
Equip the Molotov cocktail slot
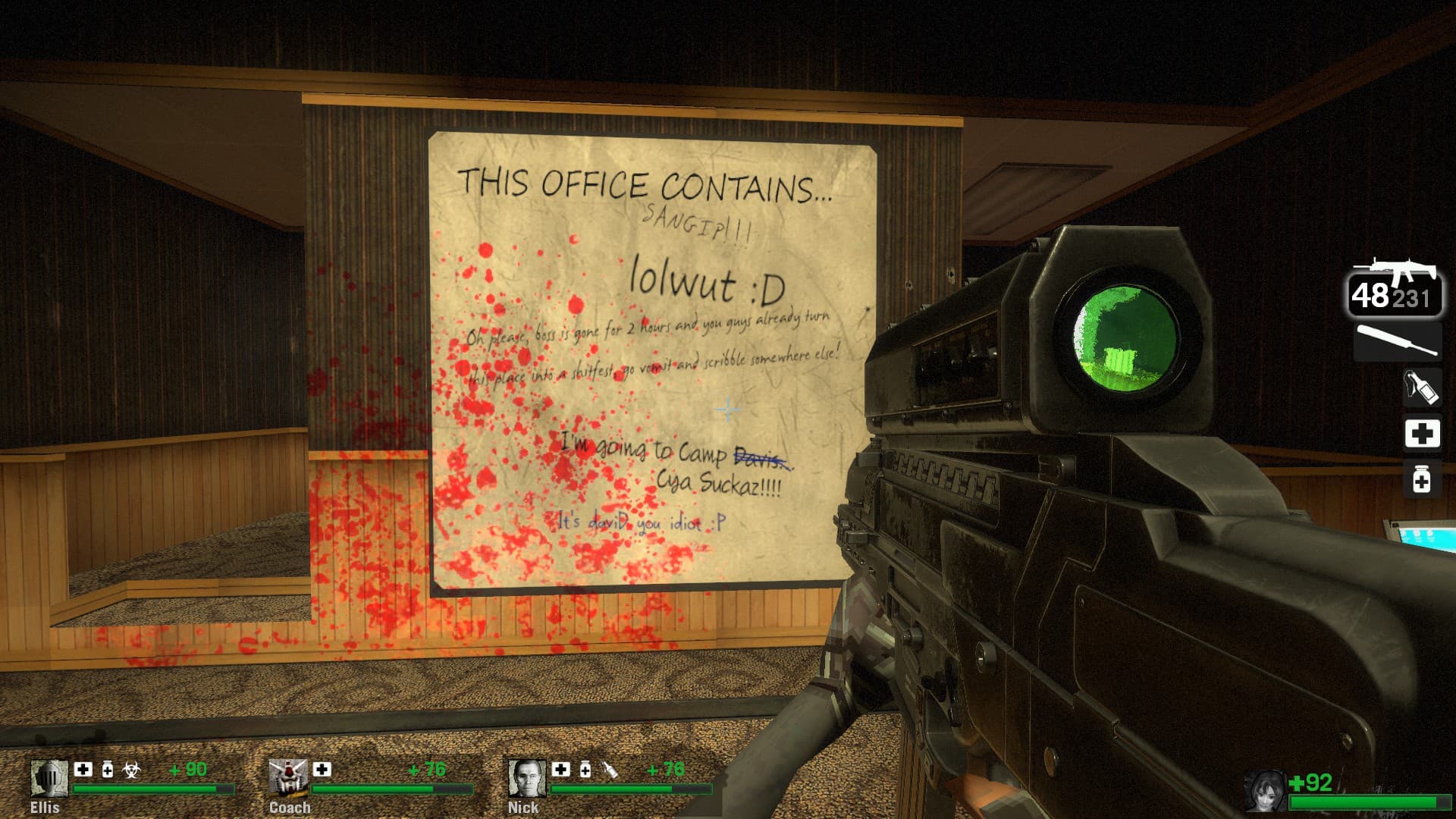pos(1421,388)
